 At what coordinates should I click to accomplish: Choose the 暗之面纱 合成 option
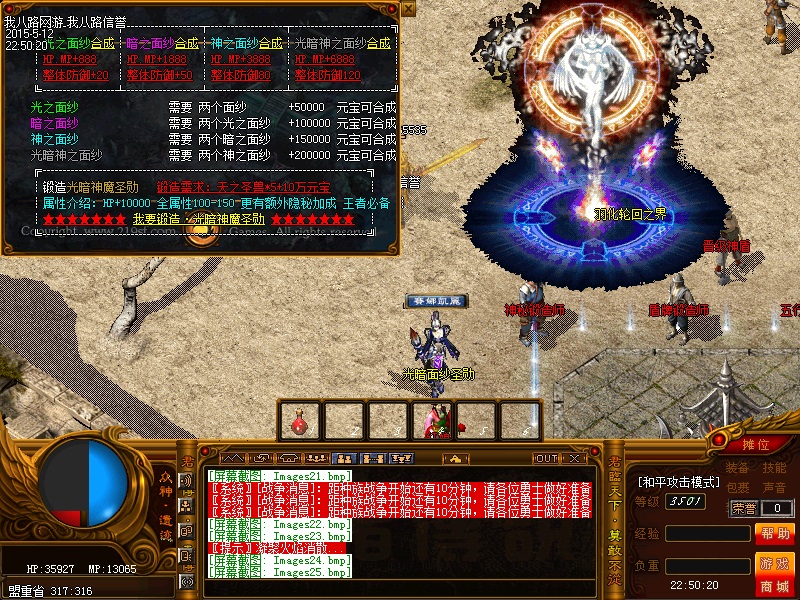coord(187,43)
